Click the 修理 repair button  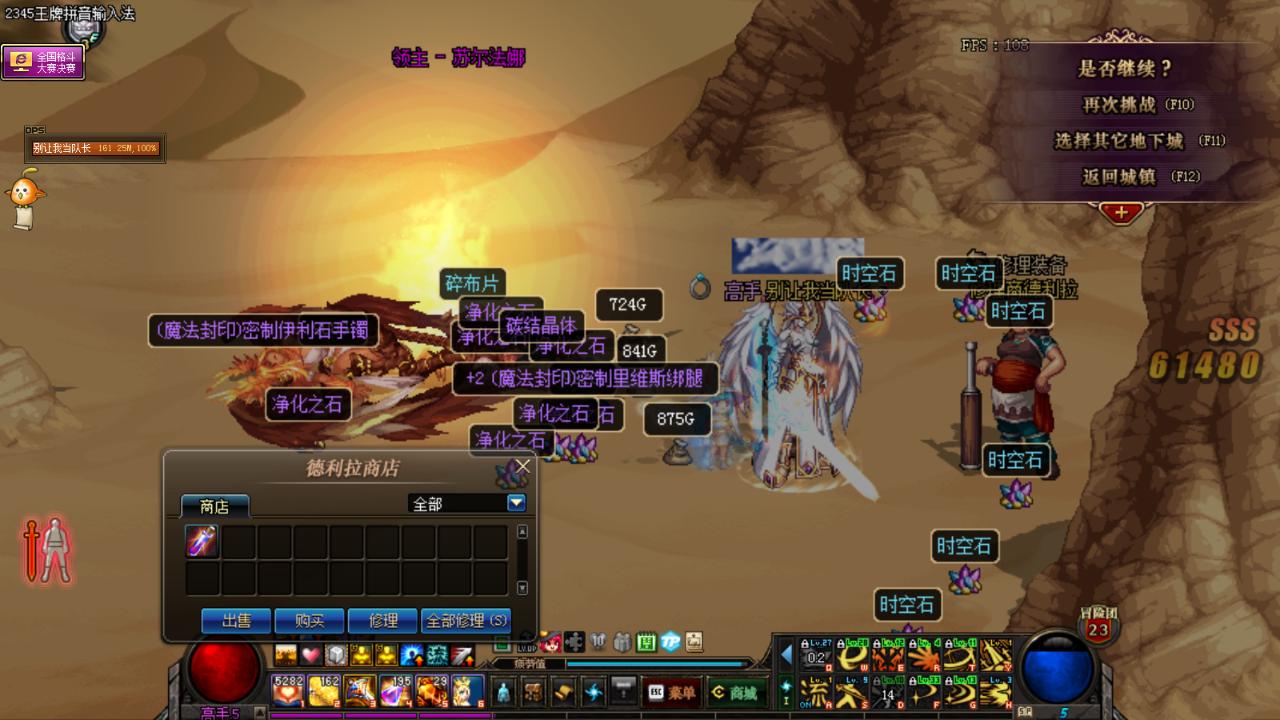[383, 621]
